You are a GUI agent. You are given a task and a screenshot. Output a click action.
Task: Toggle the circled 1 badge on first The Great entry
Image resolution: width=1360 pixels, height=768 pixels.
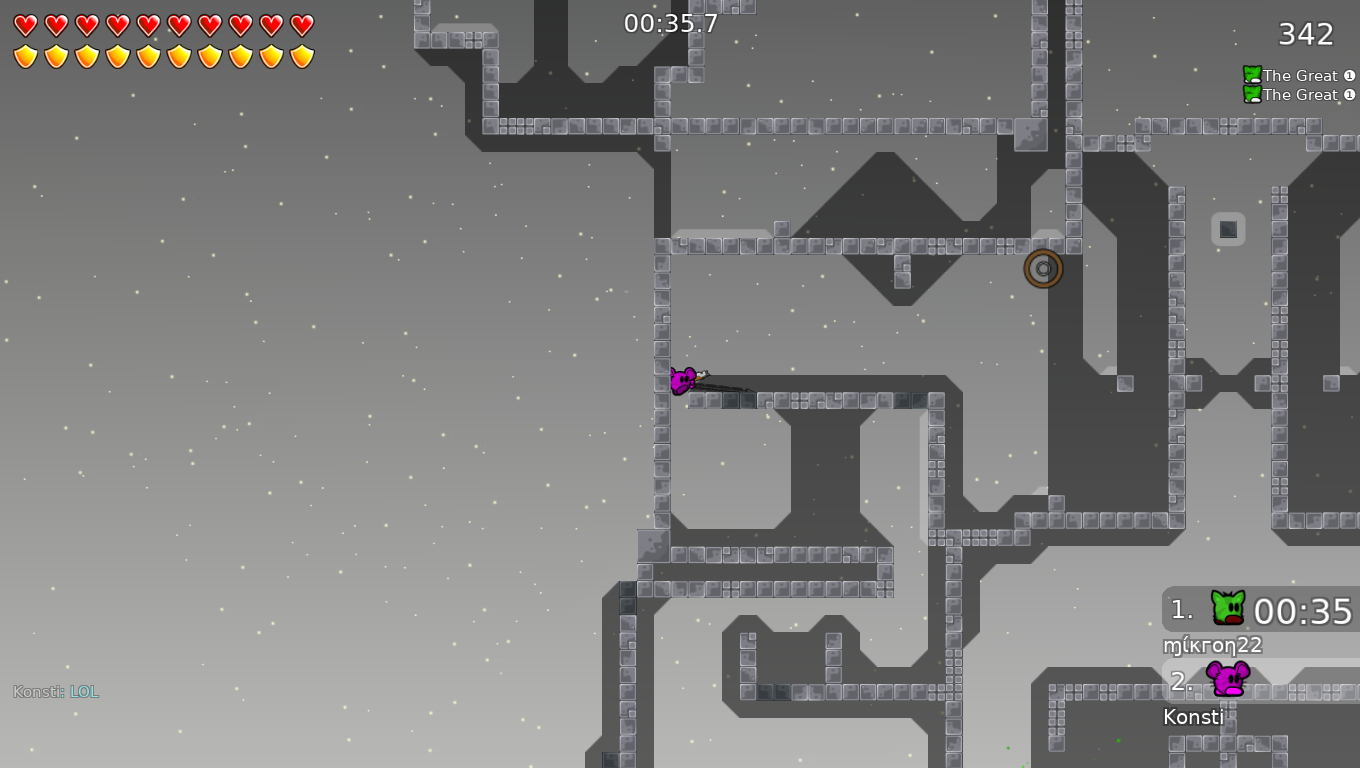(1351, 75)
